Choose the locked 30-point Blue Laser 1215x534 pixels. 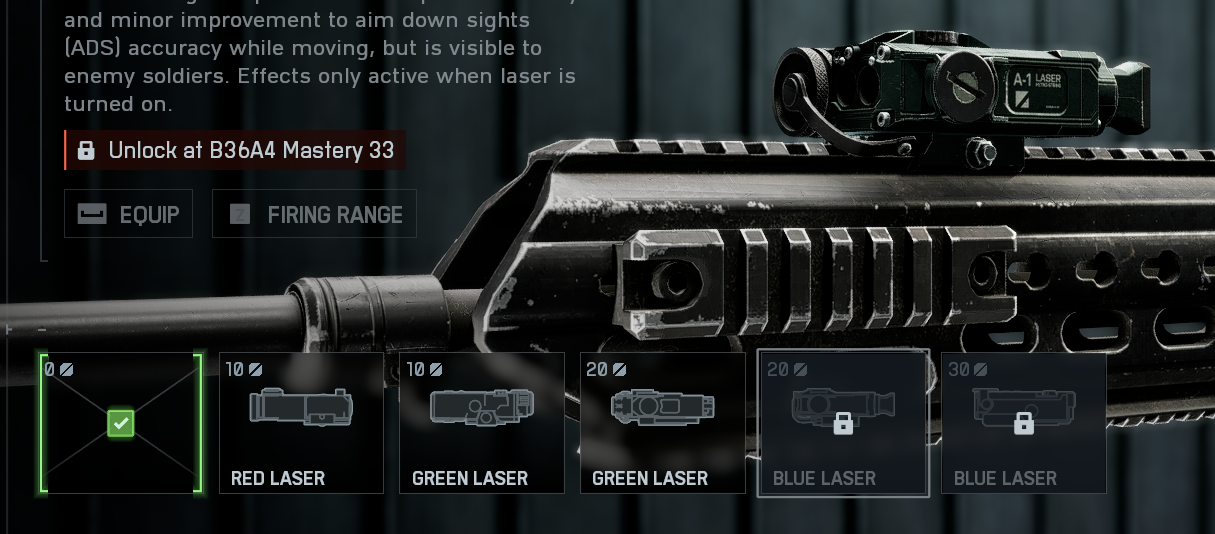pos(1023,423)
